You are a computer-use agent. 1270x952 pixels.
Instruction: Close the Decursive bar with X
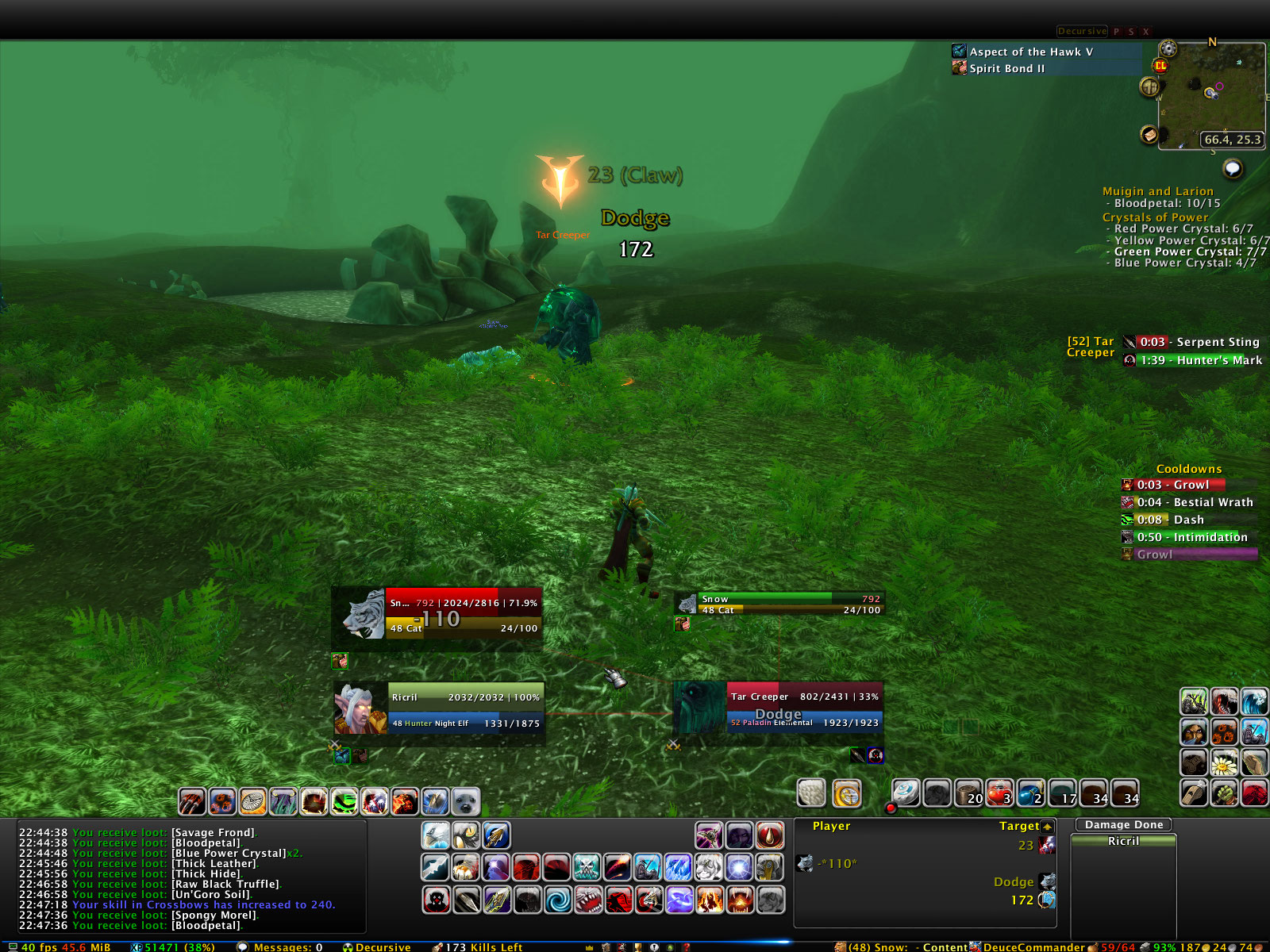(x=1145, y=32)
